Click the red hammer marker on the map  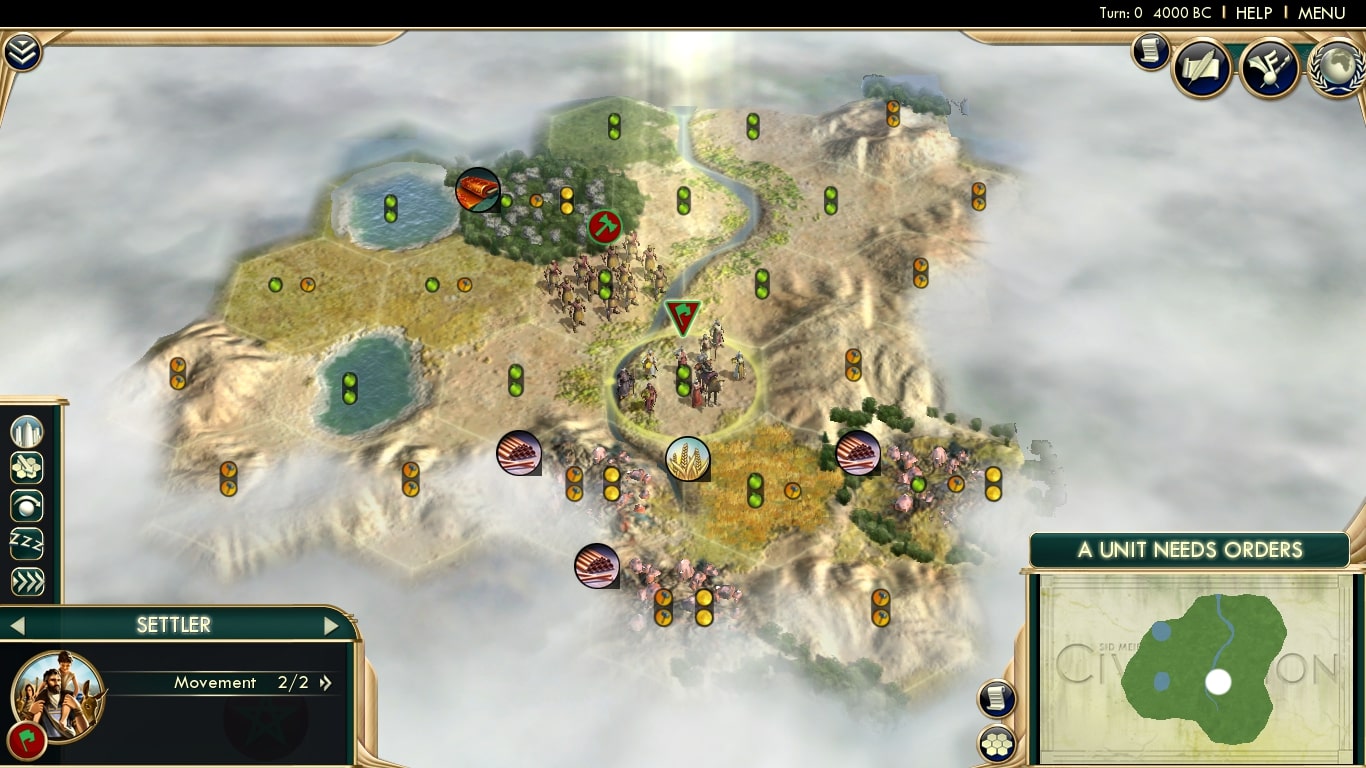(603, 227)
